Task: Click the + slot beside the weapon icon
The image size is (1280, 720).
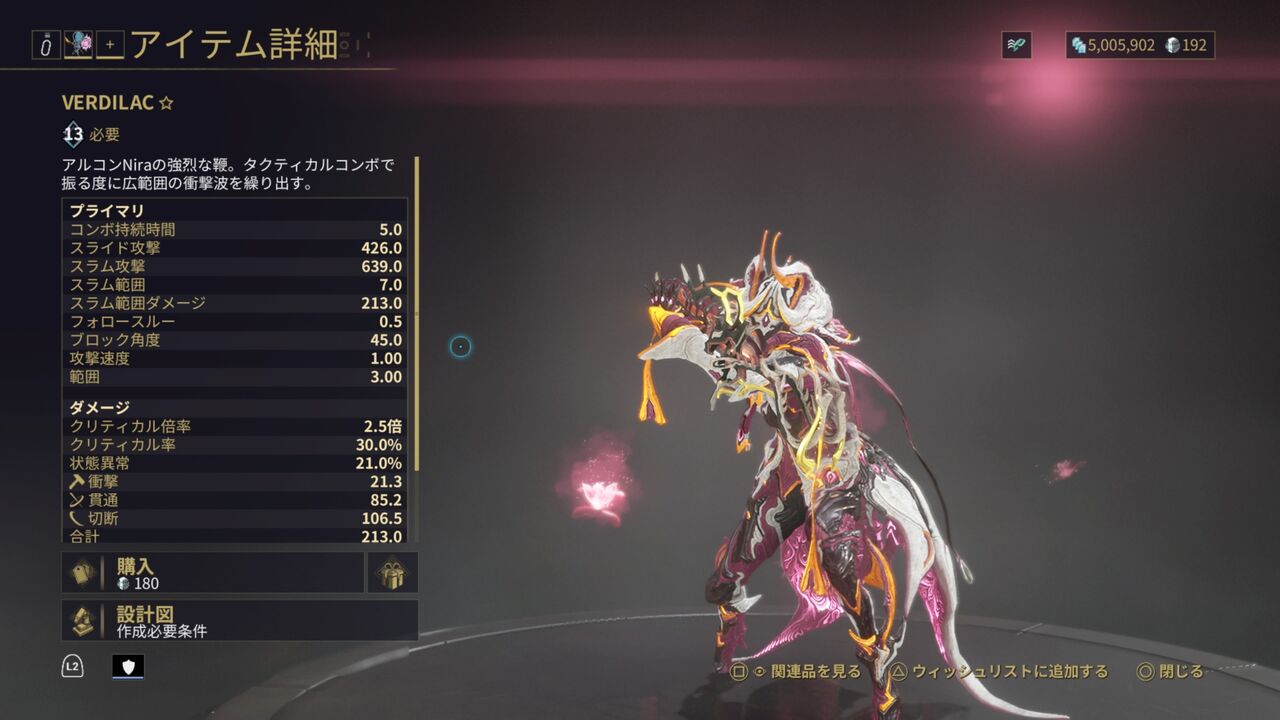Action: click(109, 44)
